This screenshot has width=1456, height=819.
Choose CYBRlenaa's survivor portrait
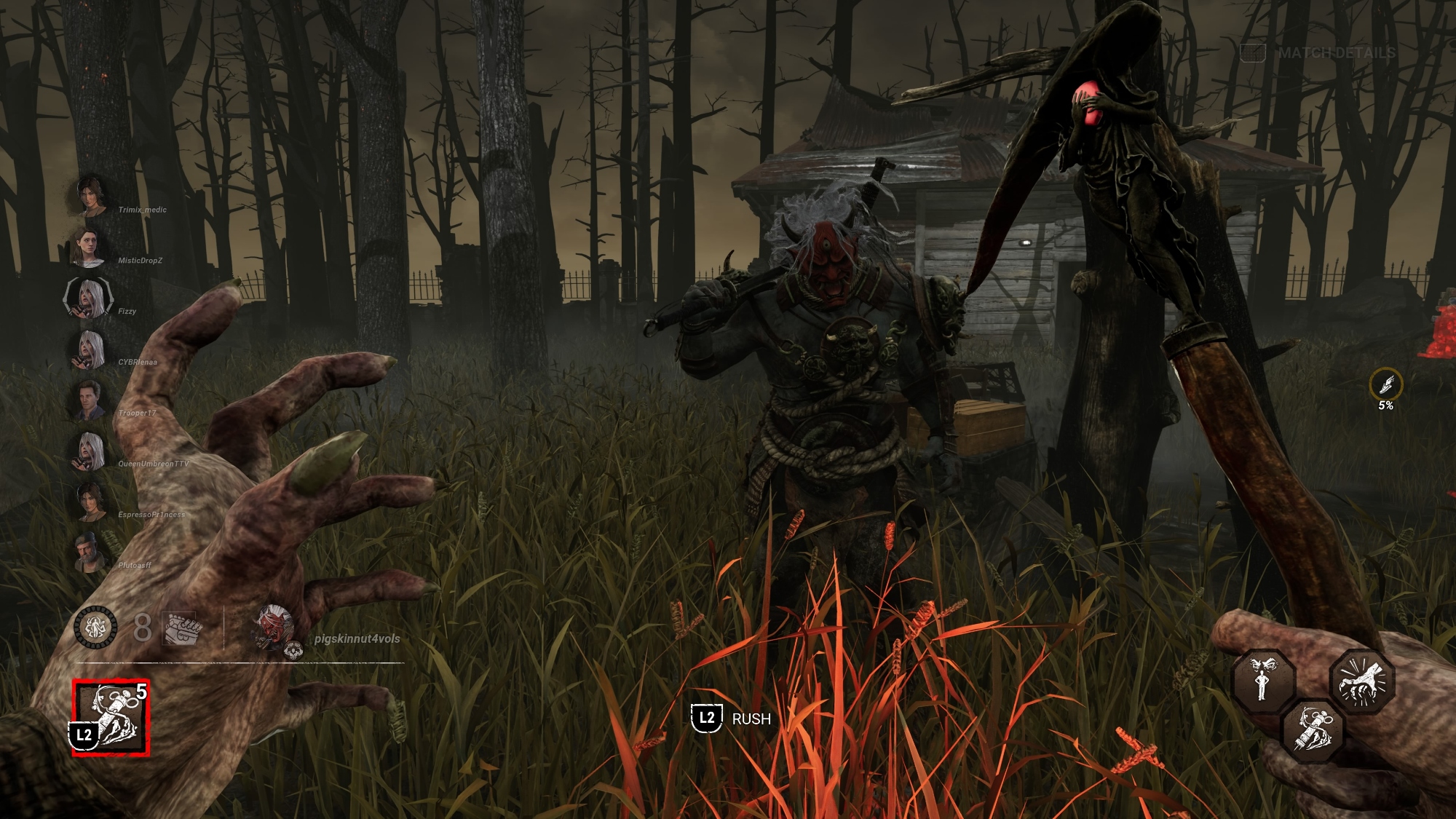[x=88, y=349]
